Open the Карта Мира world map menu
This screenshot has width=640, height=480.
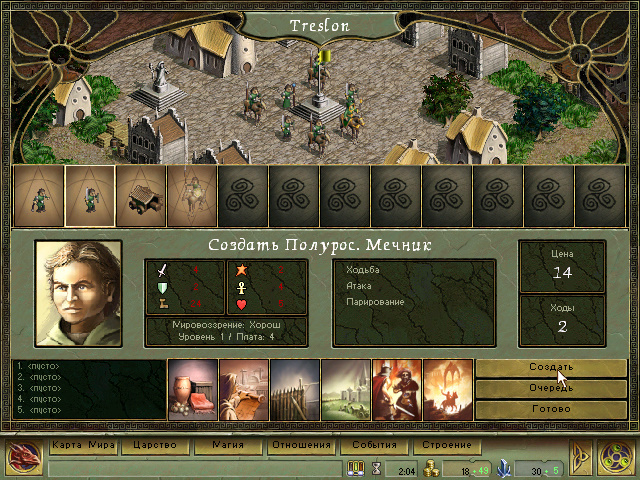pos(84,445)
